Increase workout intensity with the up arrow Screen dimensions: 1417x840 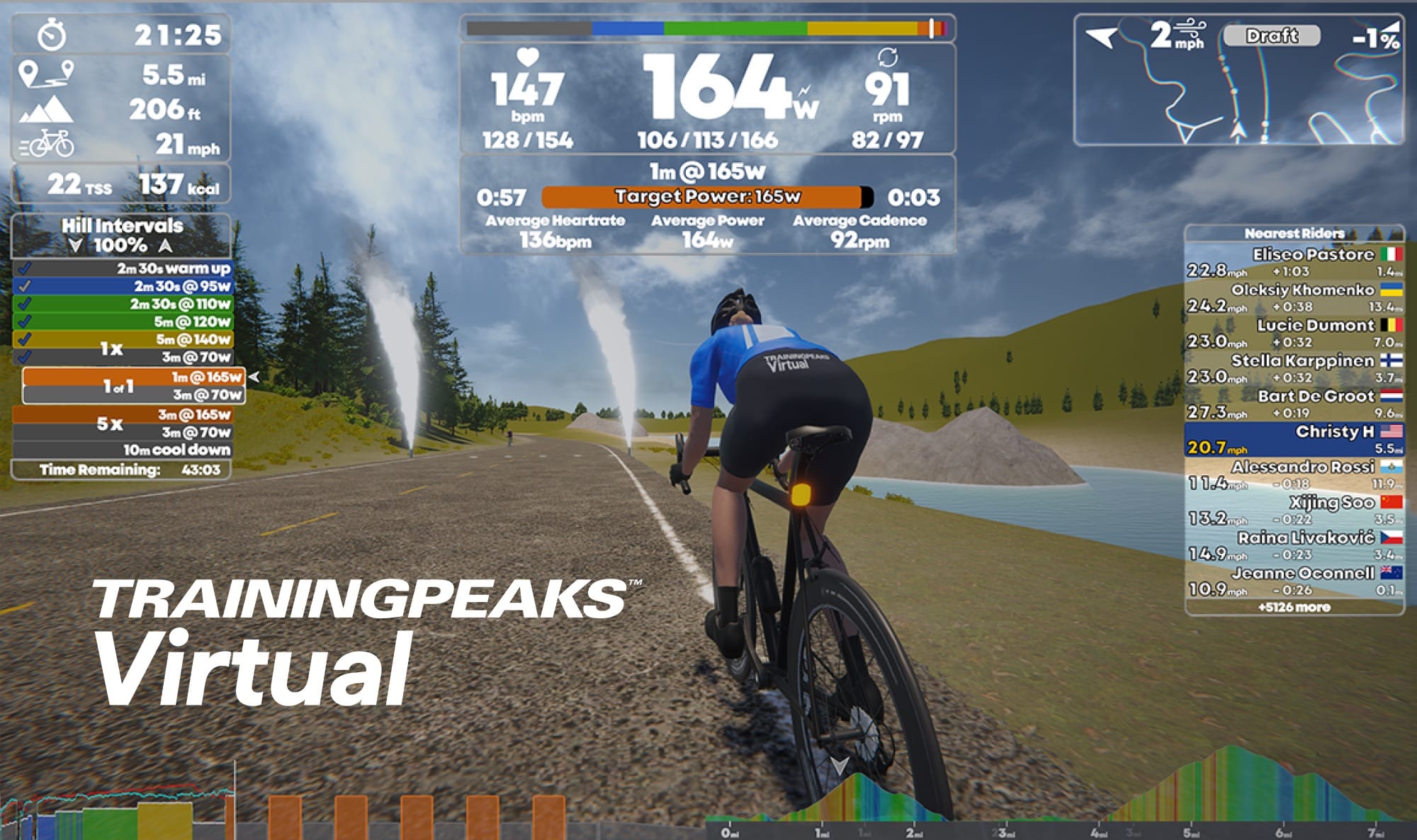166,246
